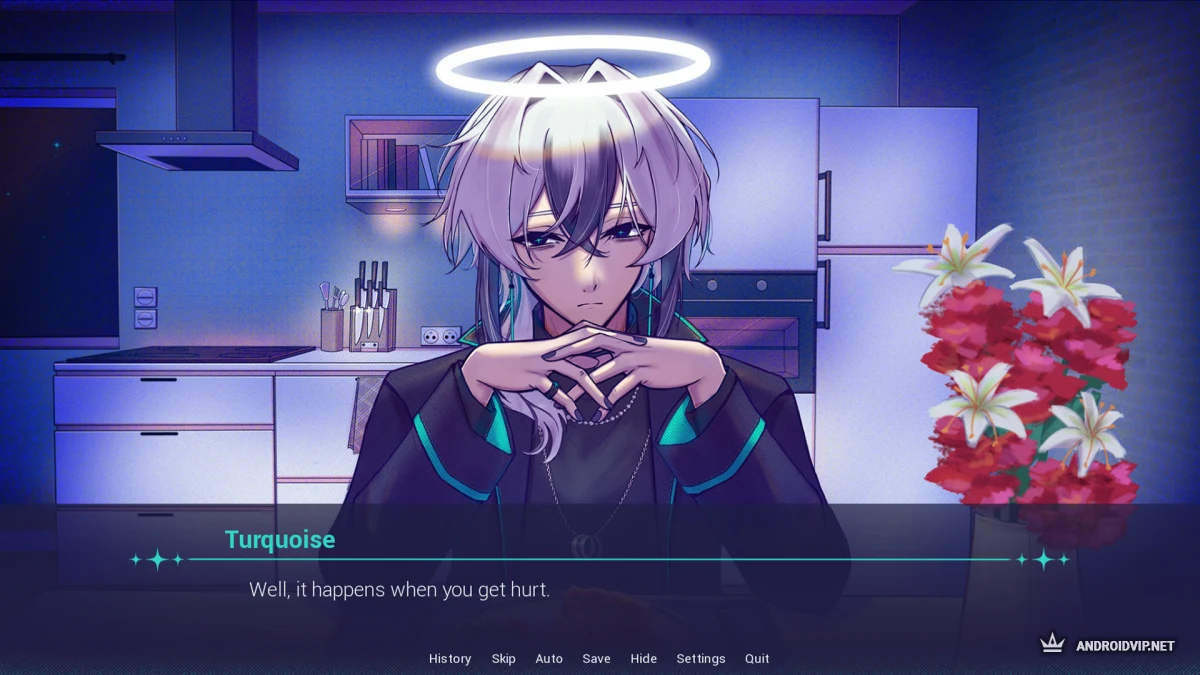Open the History log

(450, 659)
